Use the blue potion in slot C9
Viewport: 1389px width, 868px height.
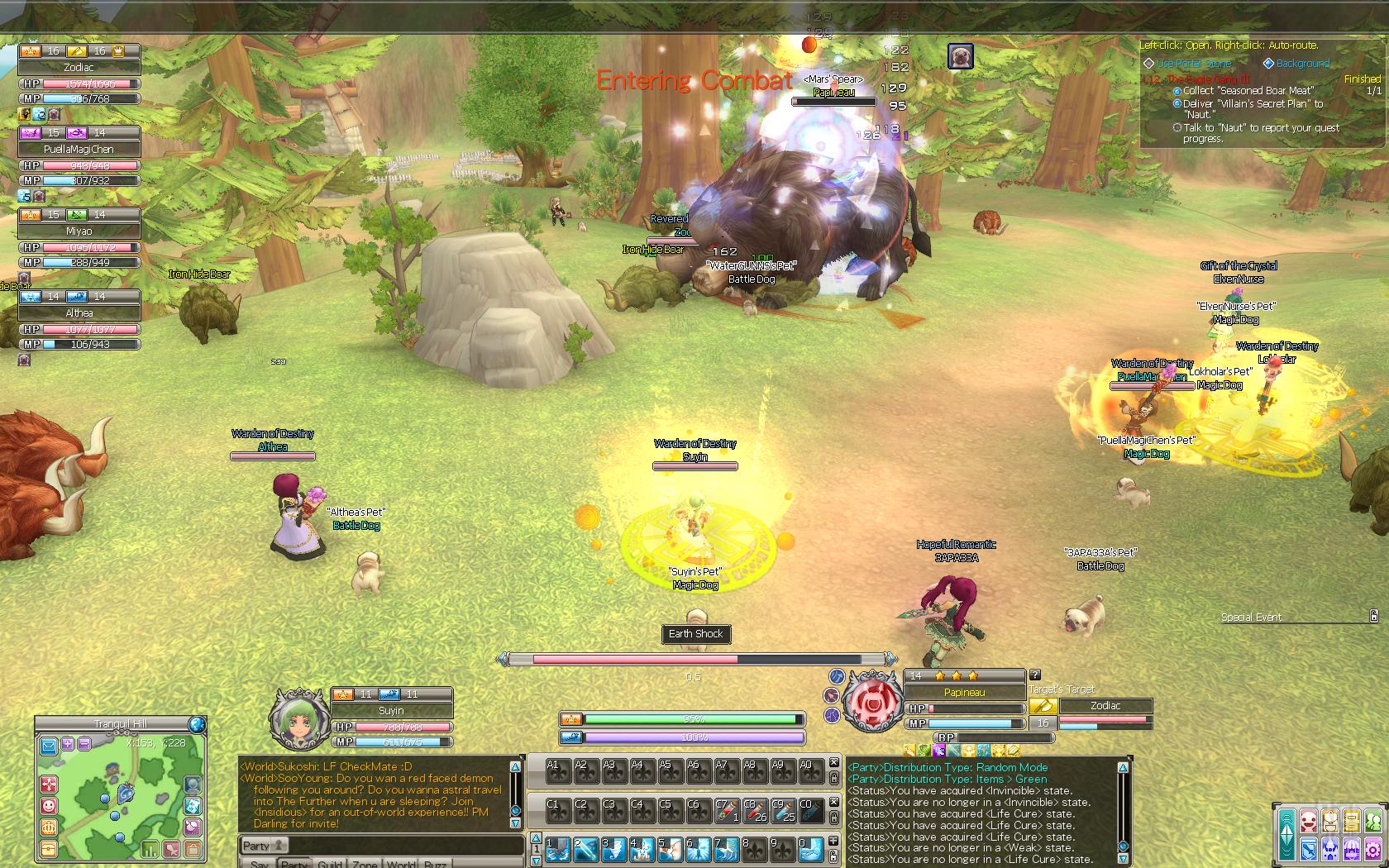coord(782,810)
